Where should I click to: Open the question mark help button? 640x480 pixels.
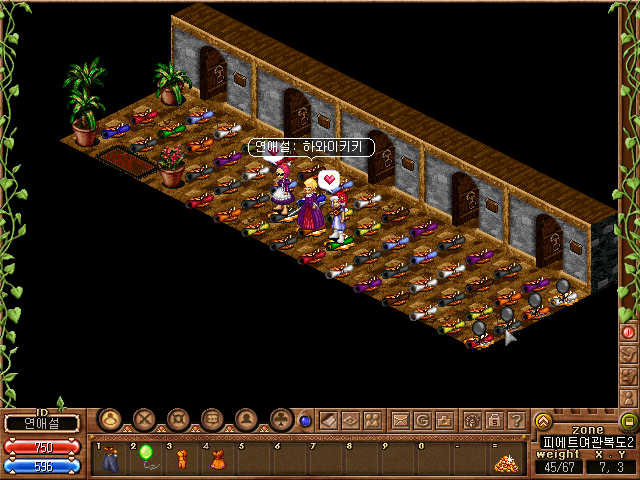(x=516, y=420)
